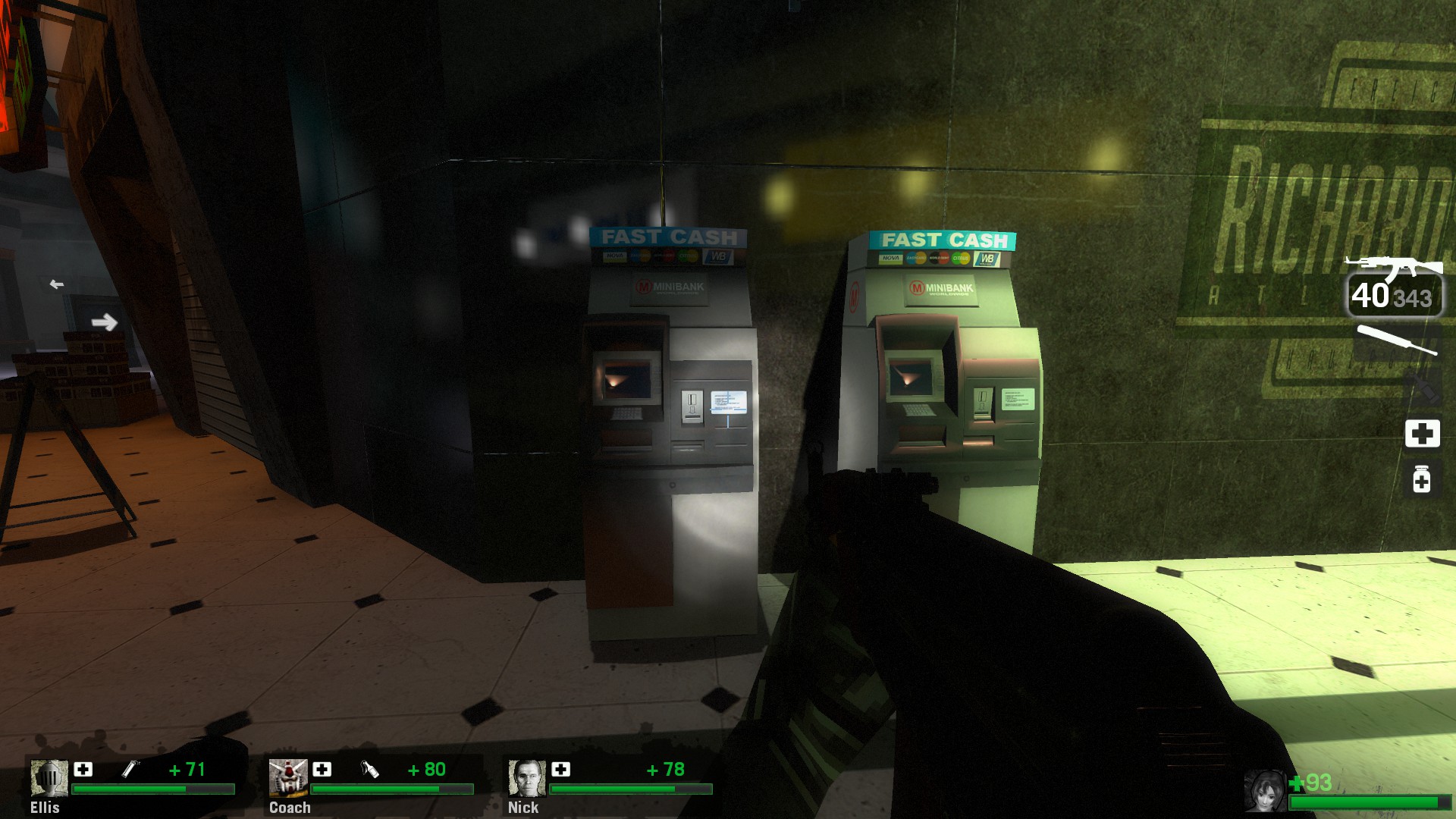Click Coach's robot avatar portrait

tap(288, 778)
